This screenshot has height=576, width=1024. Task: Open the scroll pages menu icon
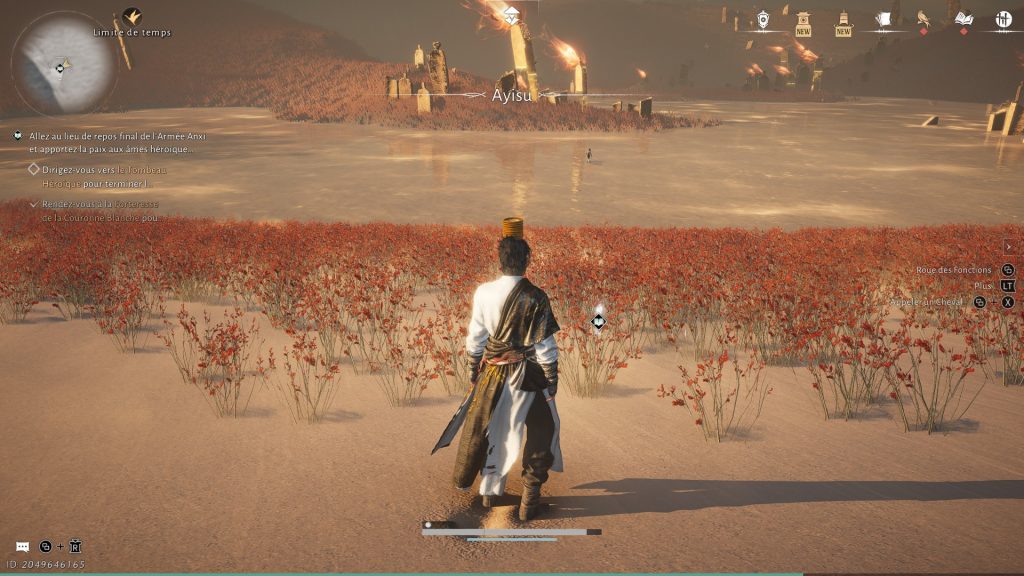coord(883,19)
